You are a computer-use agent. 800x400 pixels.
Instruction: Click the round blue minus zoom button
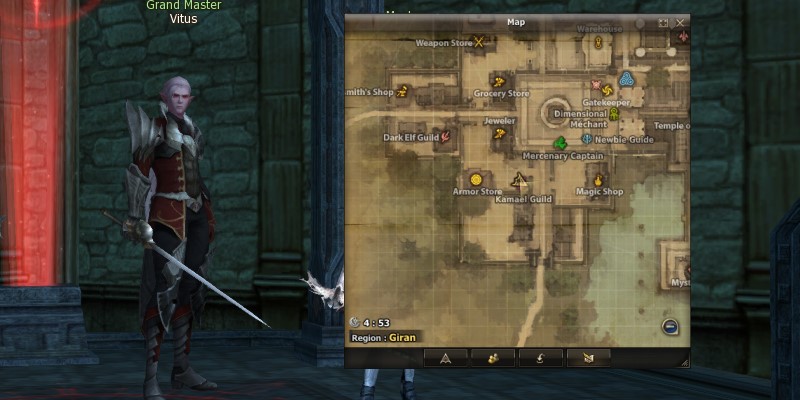(x=670, y=325)
